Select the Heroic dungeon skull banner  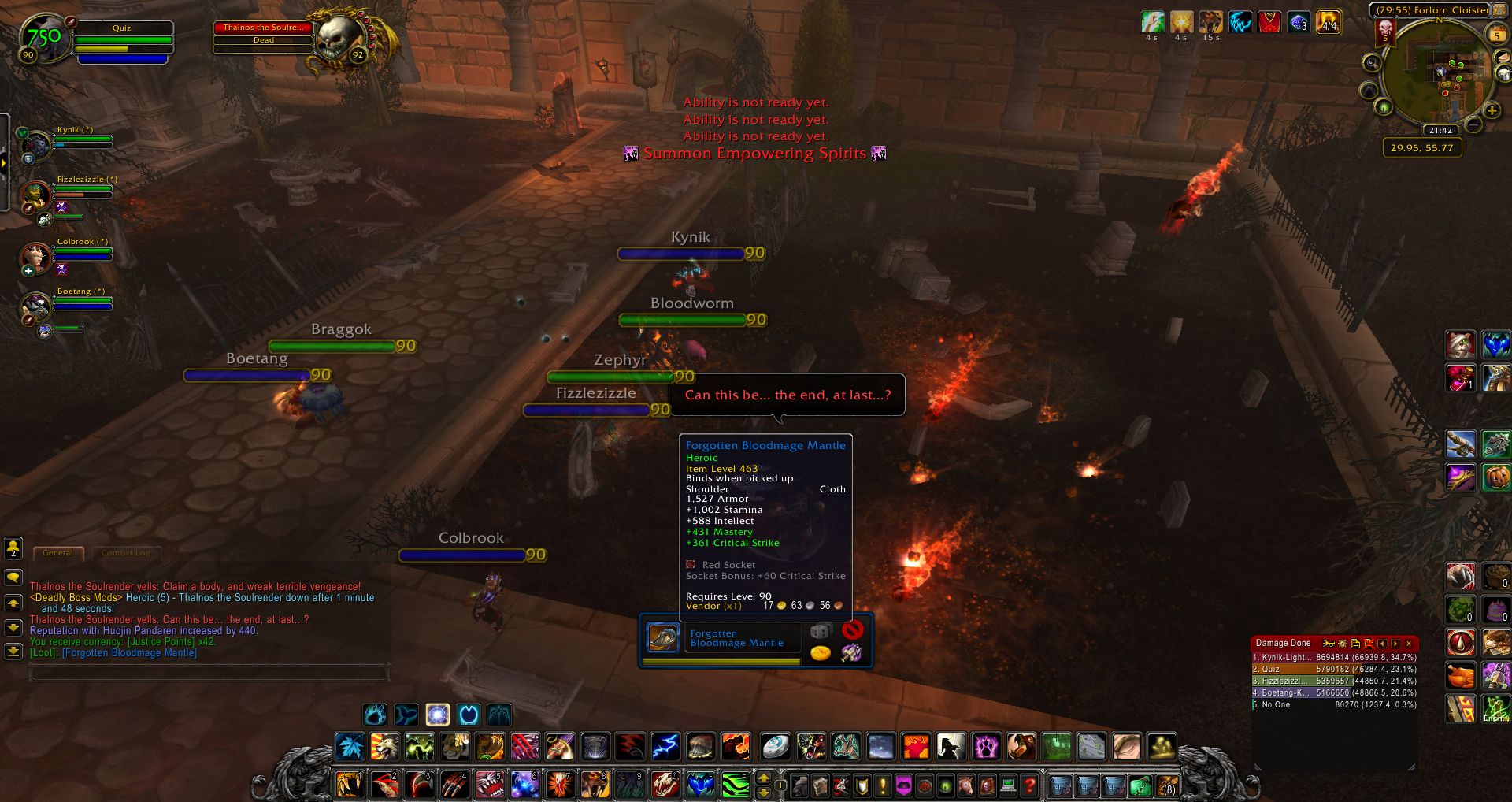pyautogui.click(x=1385, y=31)
